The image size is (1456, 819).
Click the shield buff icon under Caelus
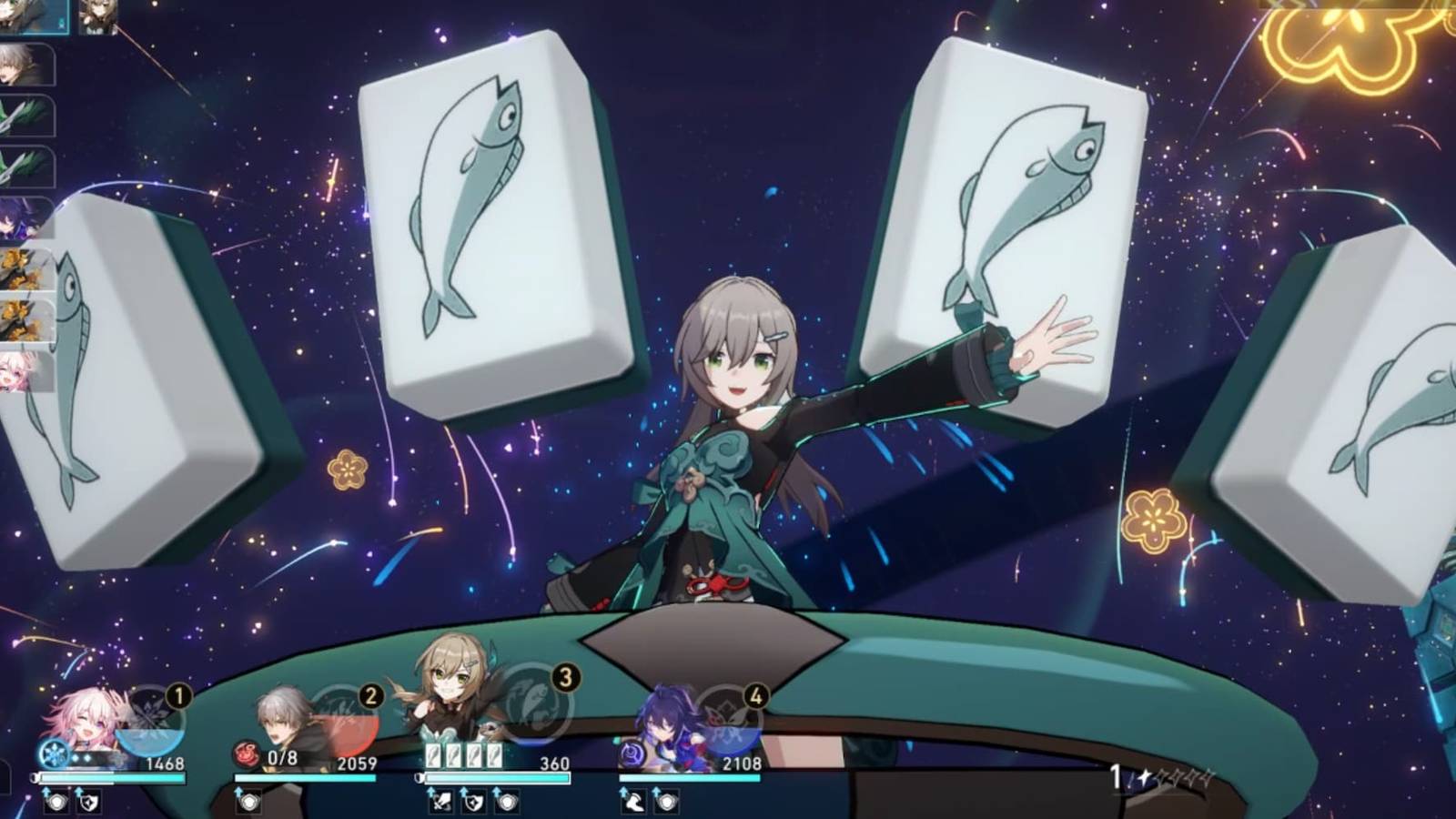(247, 800)
